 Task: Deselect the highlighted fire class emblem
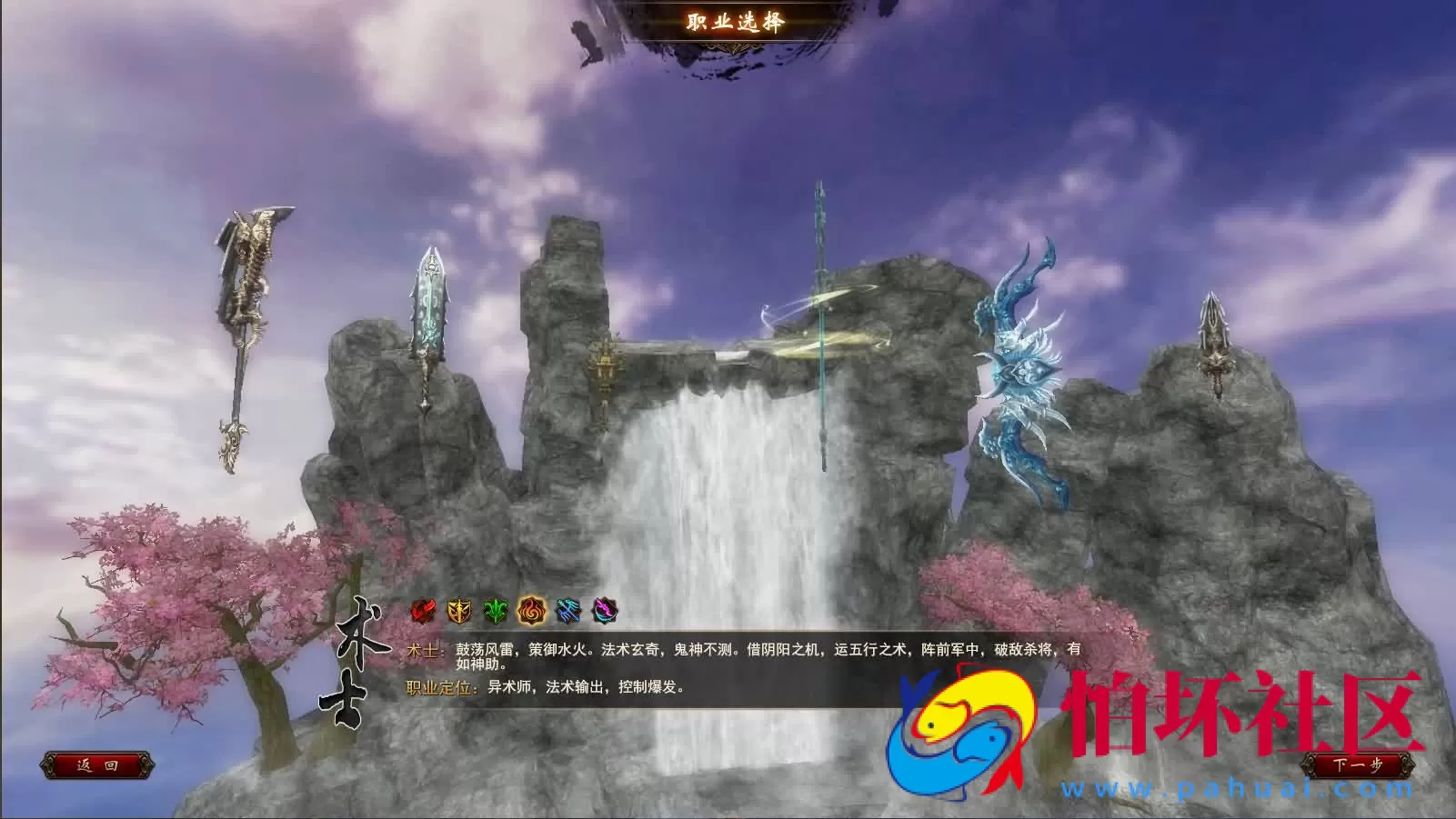click(530, 610)
